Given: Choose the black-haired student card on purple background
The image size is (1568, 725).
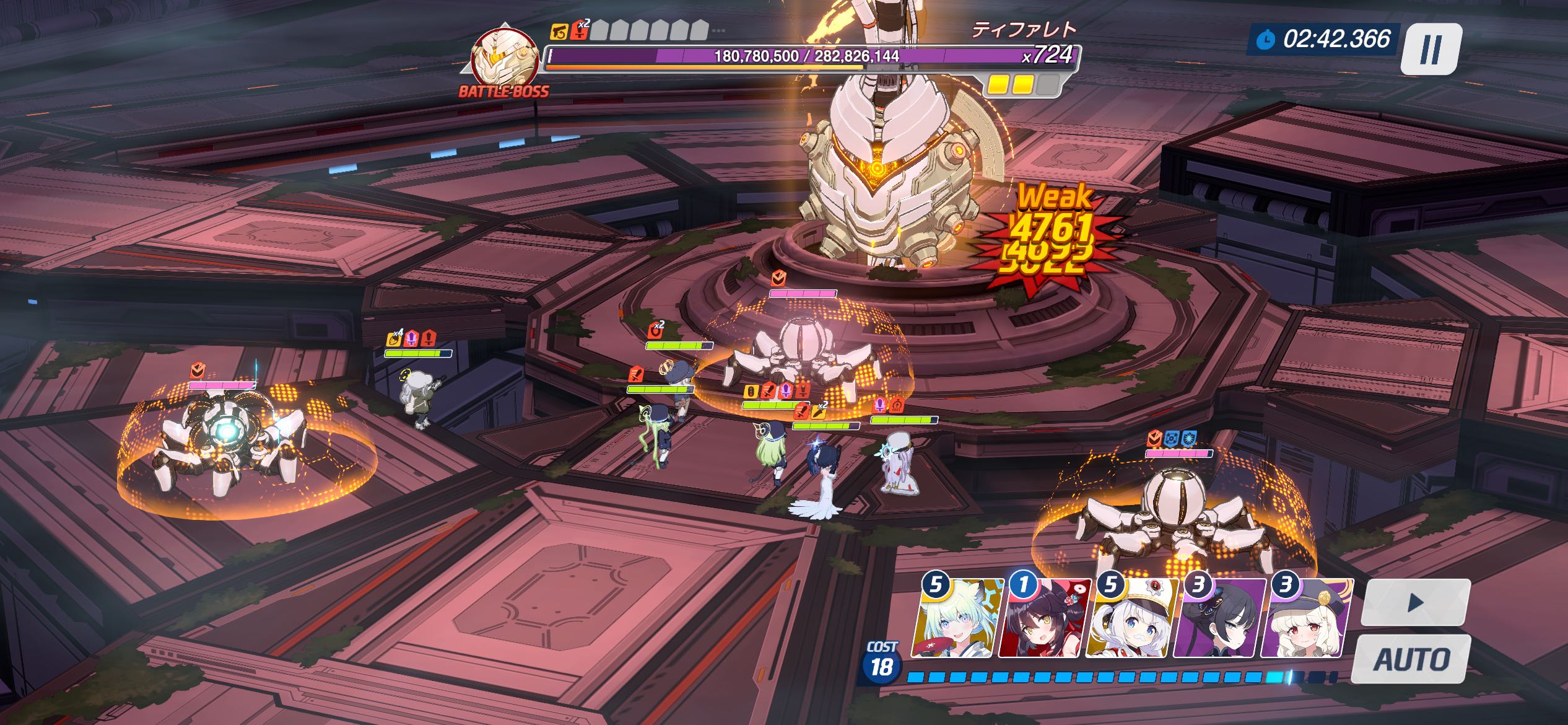Looking at the screenshot, I should pos(1219,620).
